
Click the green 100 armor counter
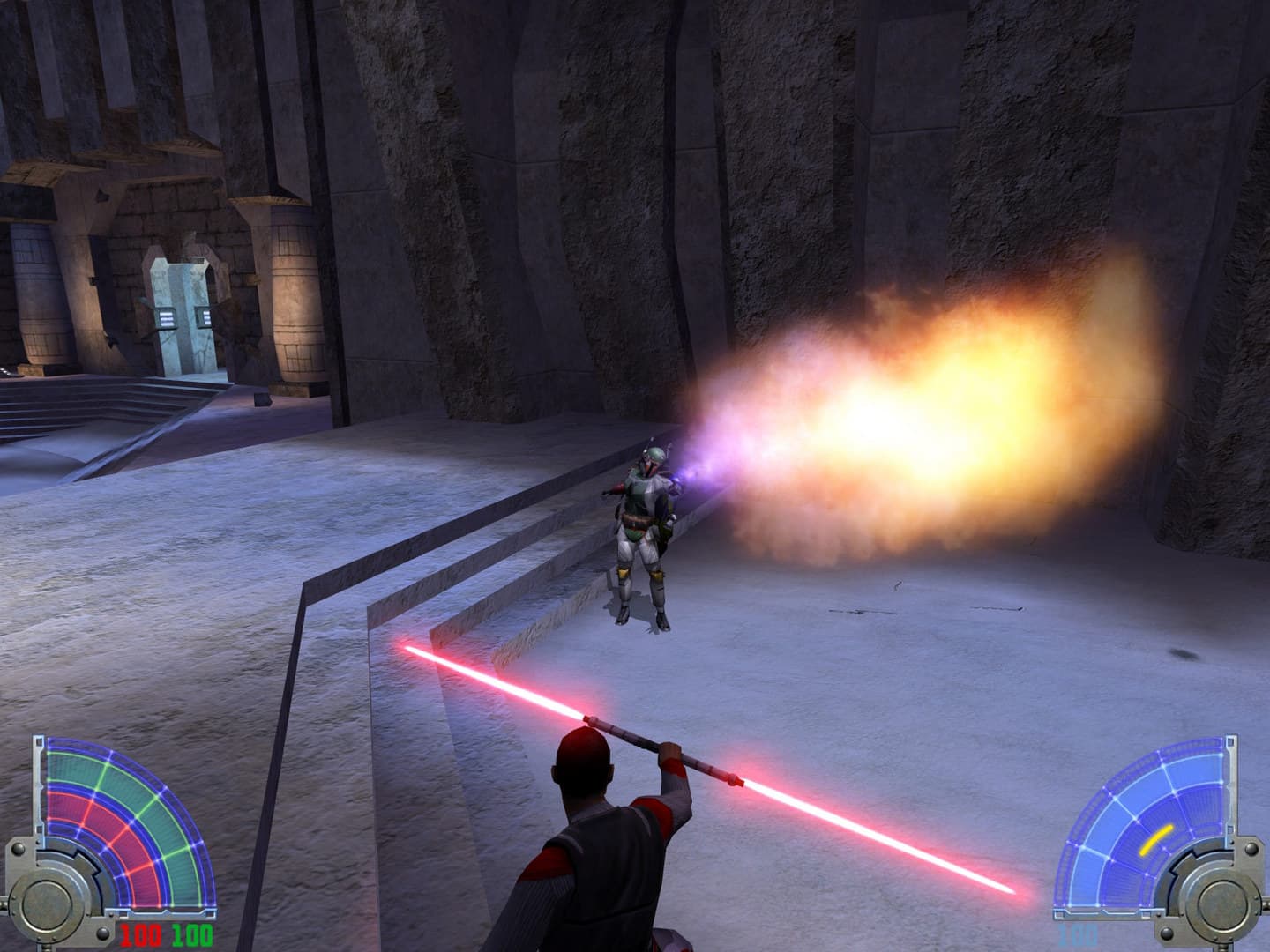191,935
